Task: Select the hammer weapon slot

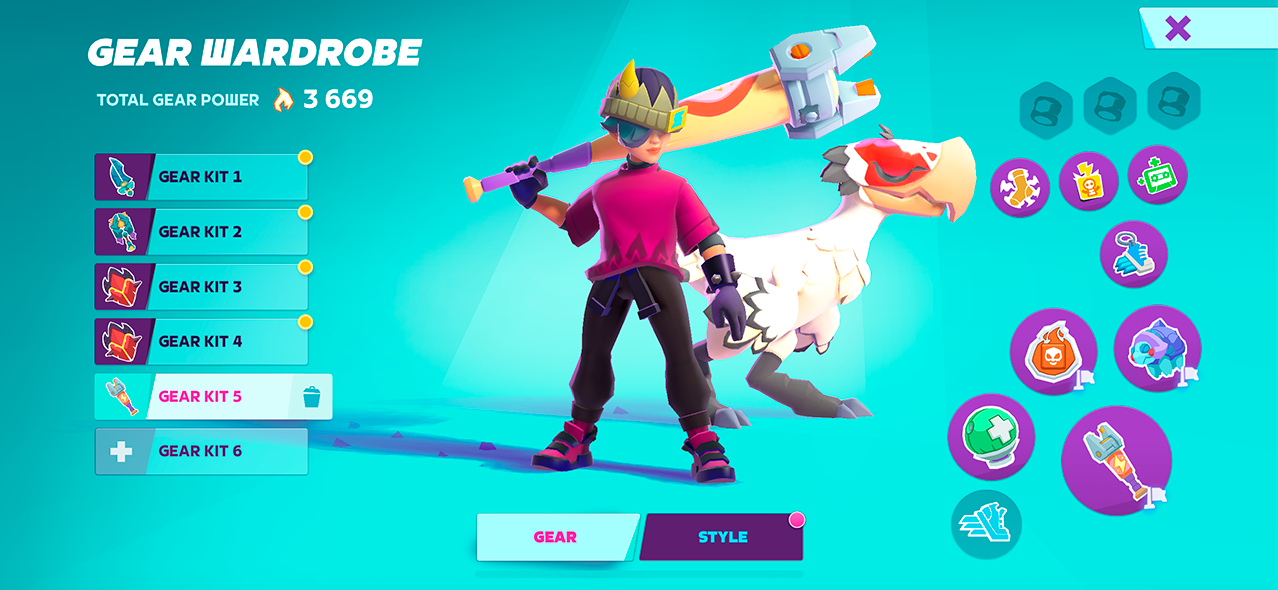Action: pos(1116,460)
